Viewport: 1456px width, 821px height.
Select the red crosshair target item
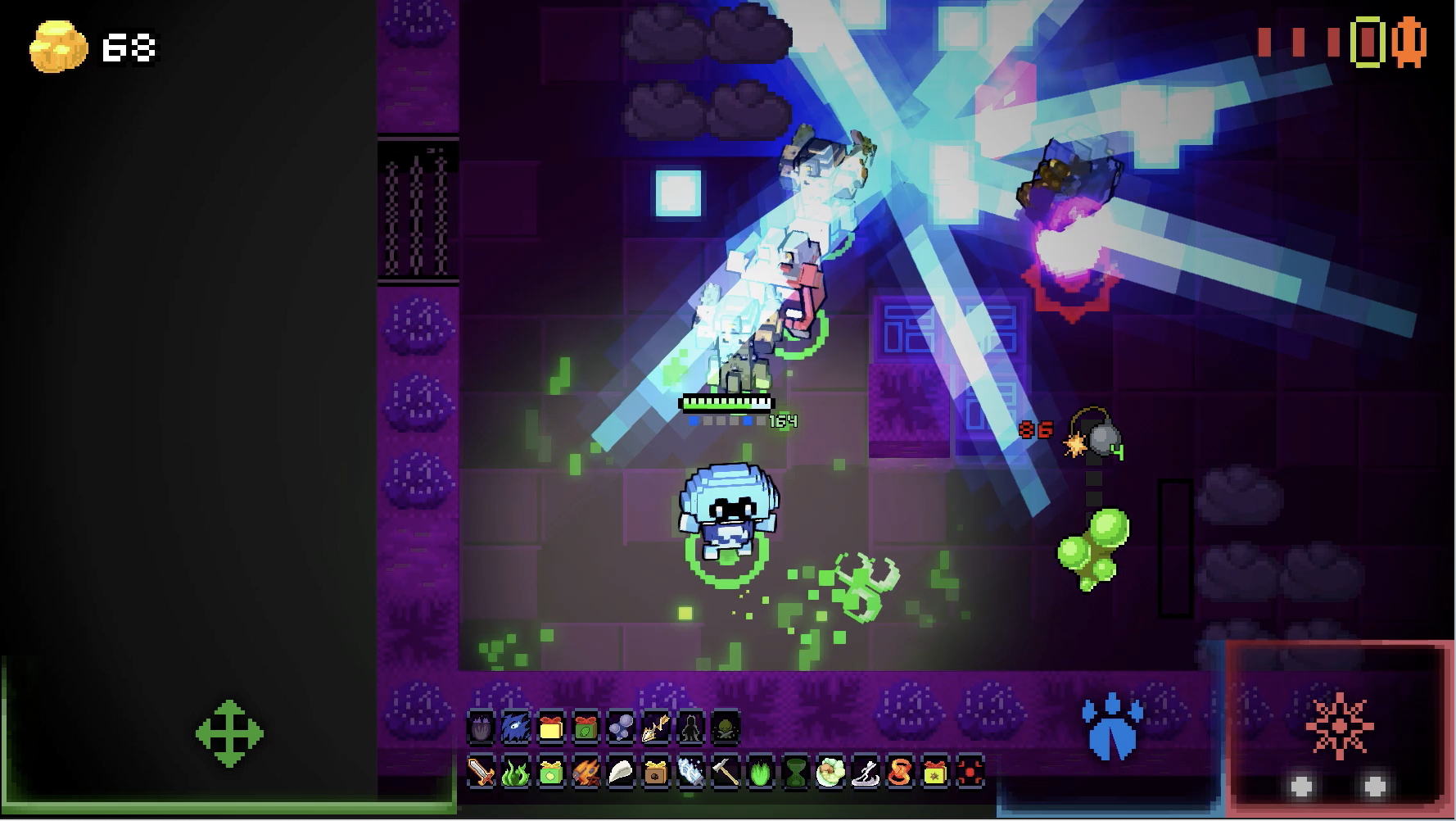tap(970, 772)
